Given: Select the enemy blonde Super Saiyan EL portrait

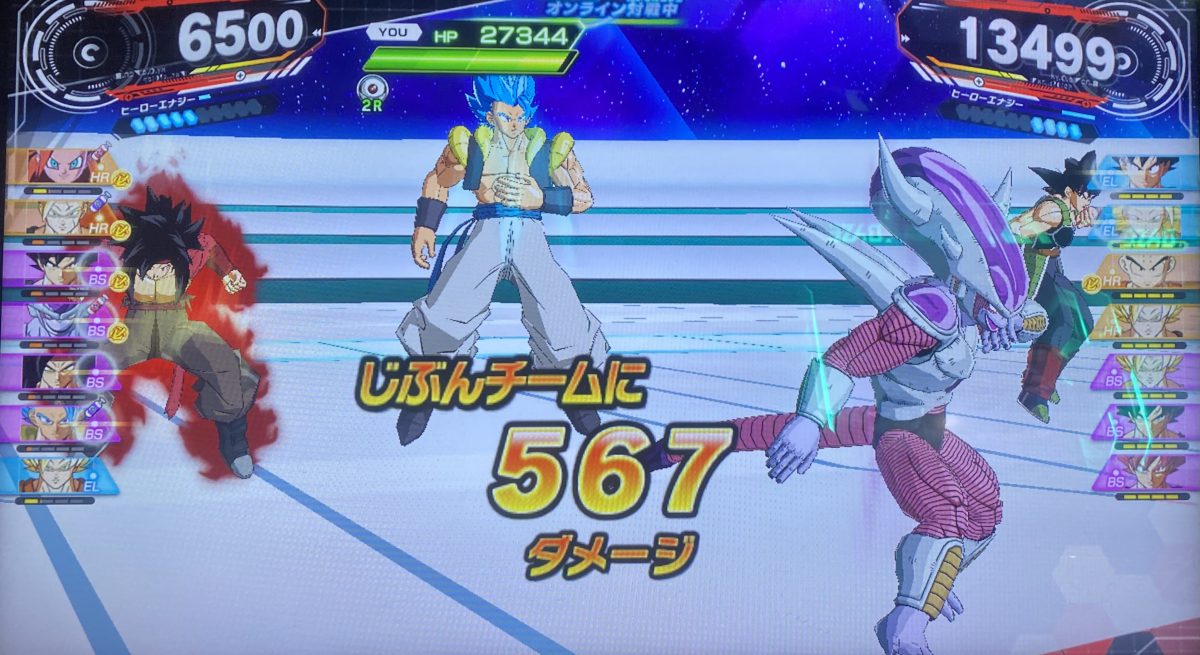Looking at the screenshot, I should click(1147, 220).
